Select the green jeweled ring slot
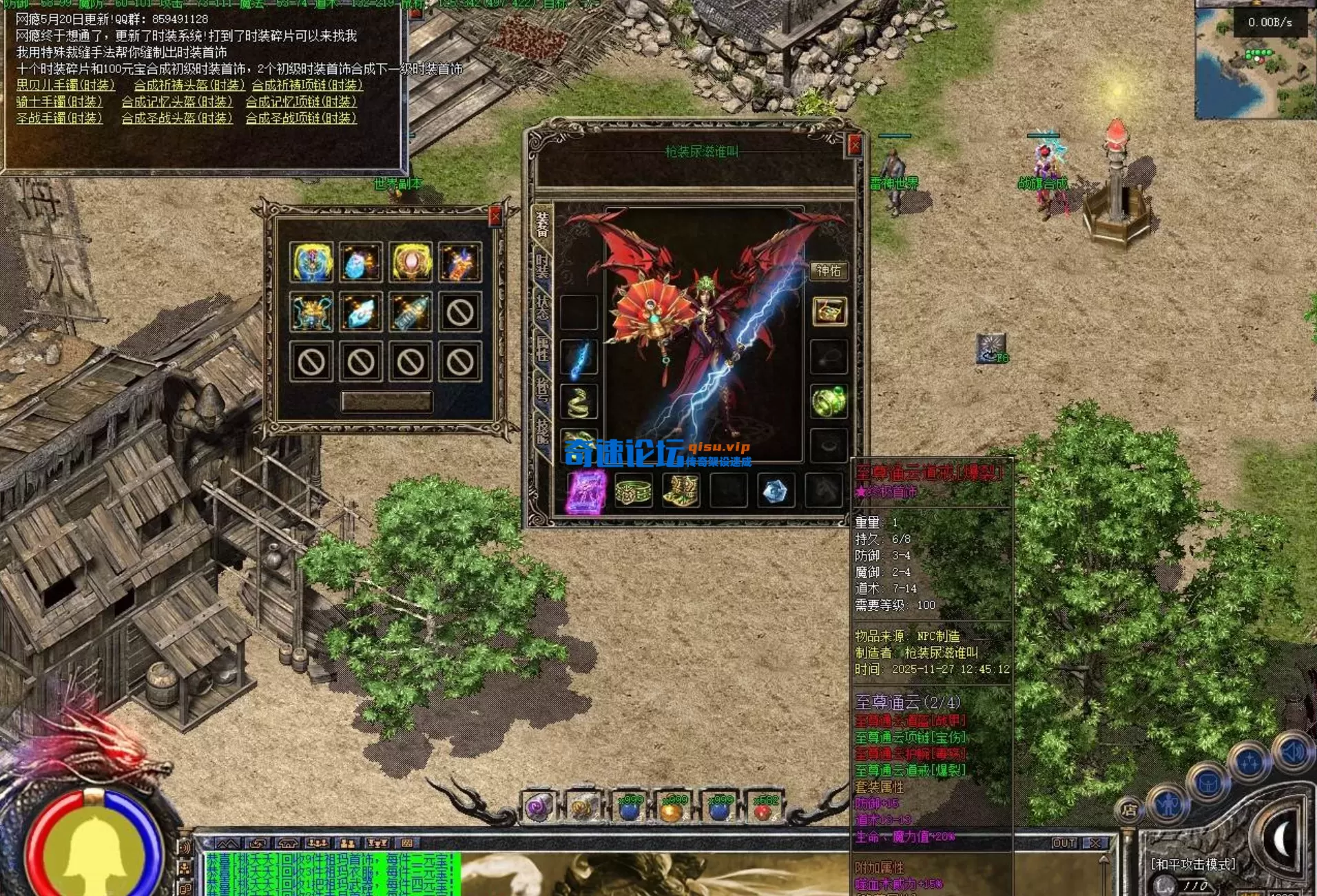The height and width of the screenshot is (896, 1317). click(x=828, y=402)
